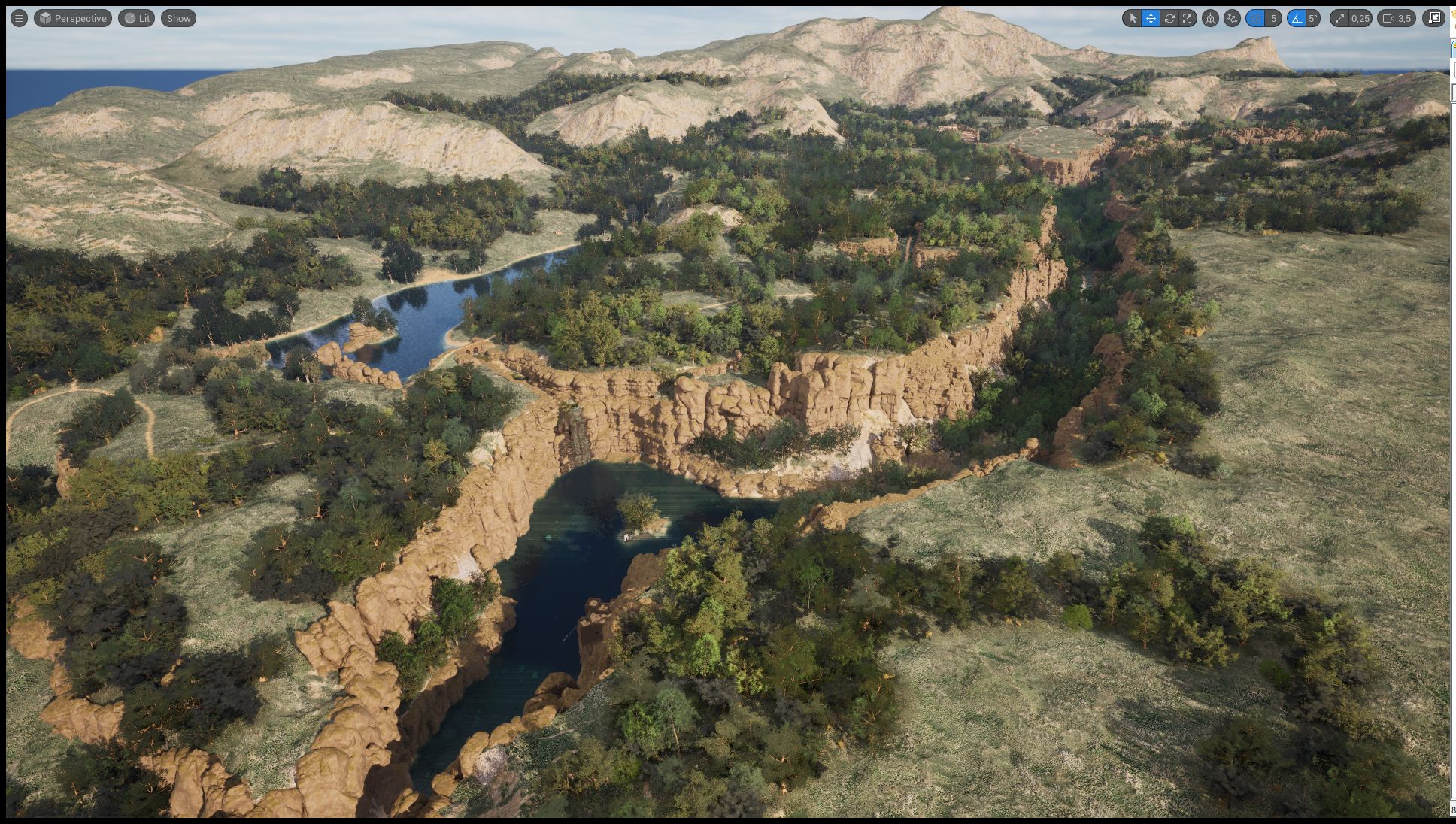Expand the Show flags menu
This screenshot has height=824, width=1456.
177,18
